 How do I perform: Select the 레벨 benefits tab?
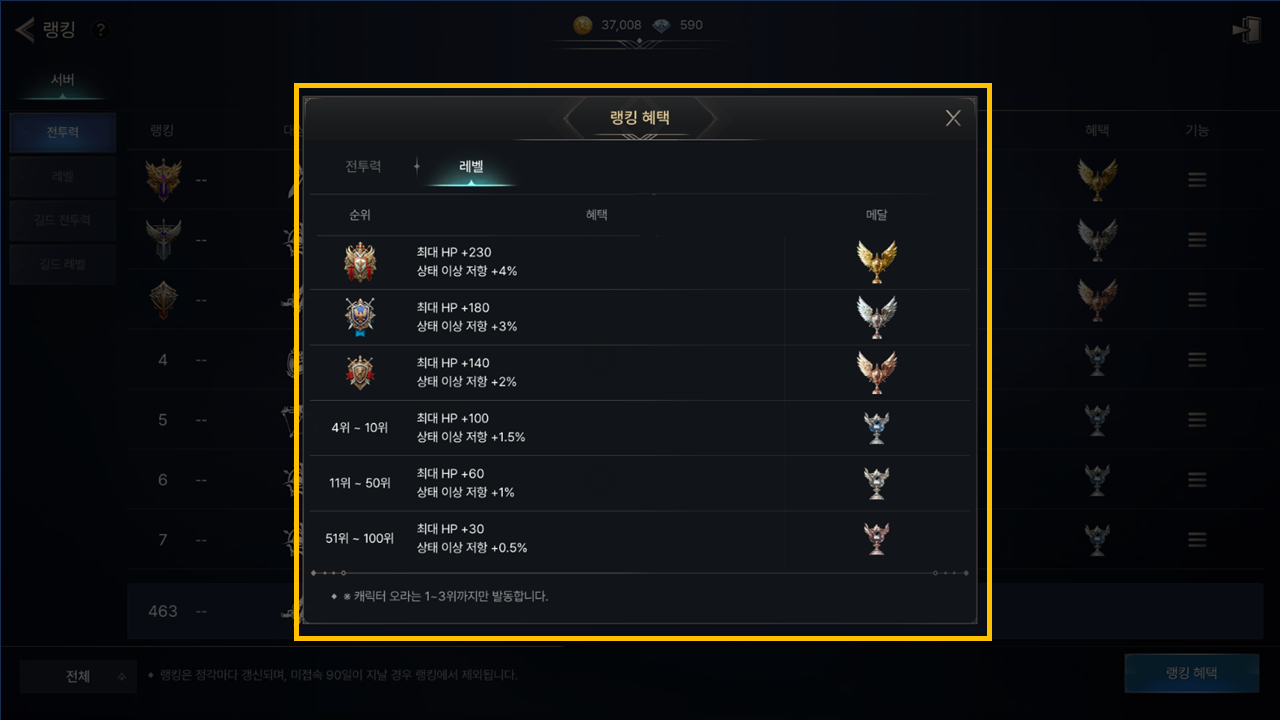472,167
